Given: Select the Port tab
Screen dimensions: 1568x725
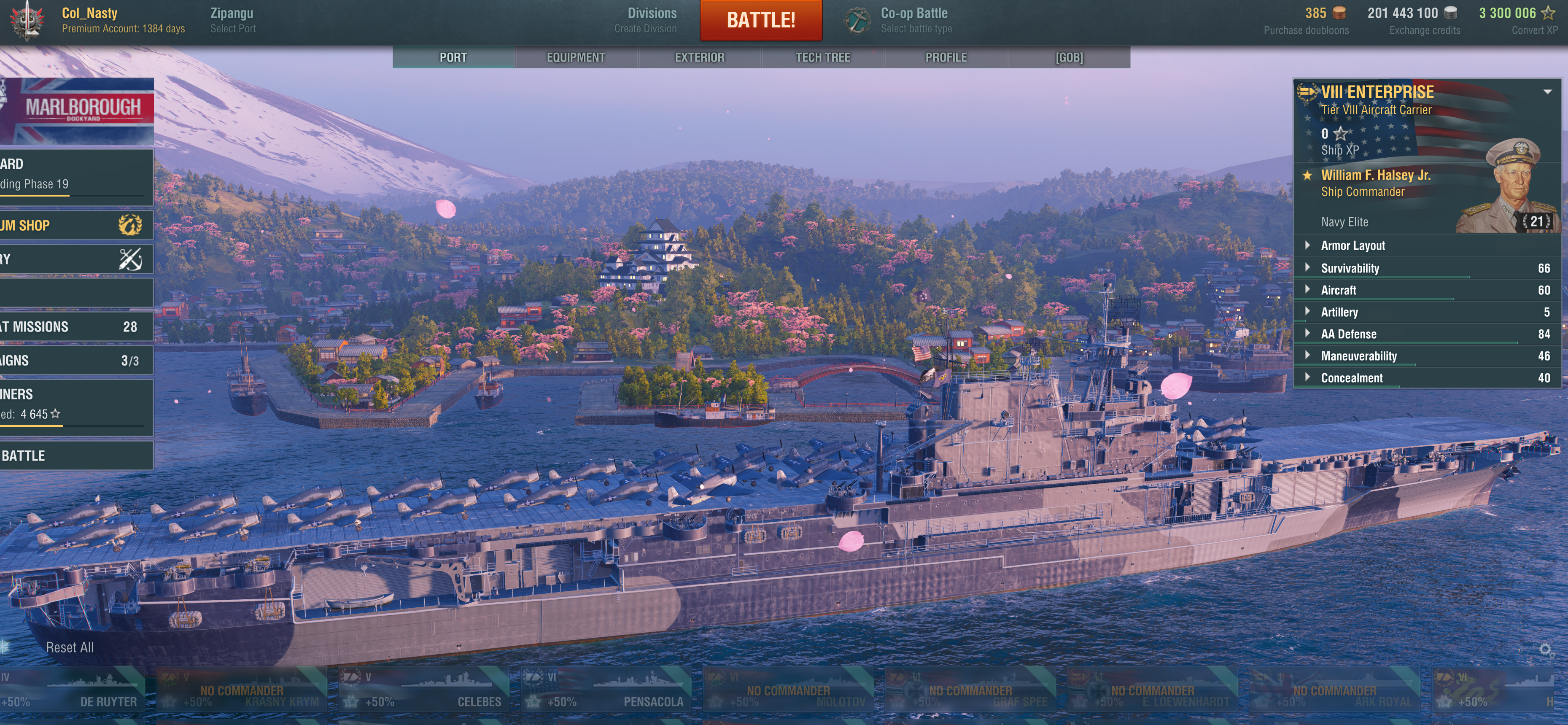Looking at the screenshot, I should (453, 57).
